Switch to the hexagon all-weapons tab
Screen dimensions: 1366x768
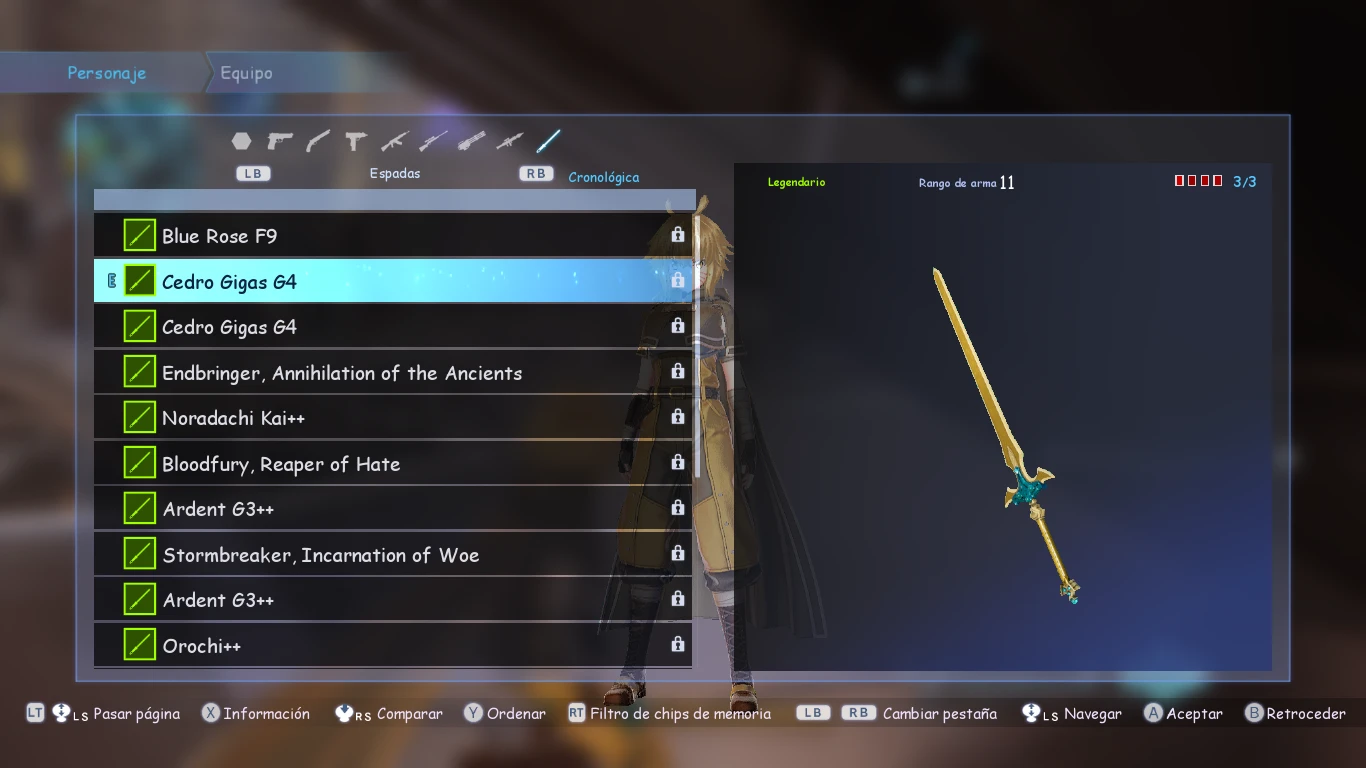(241, 142)
